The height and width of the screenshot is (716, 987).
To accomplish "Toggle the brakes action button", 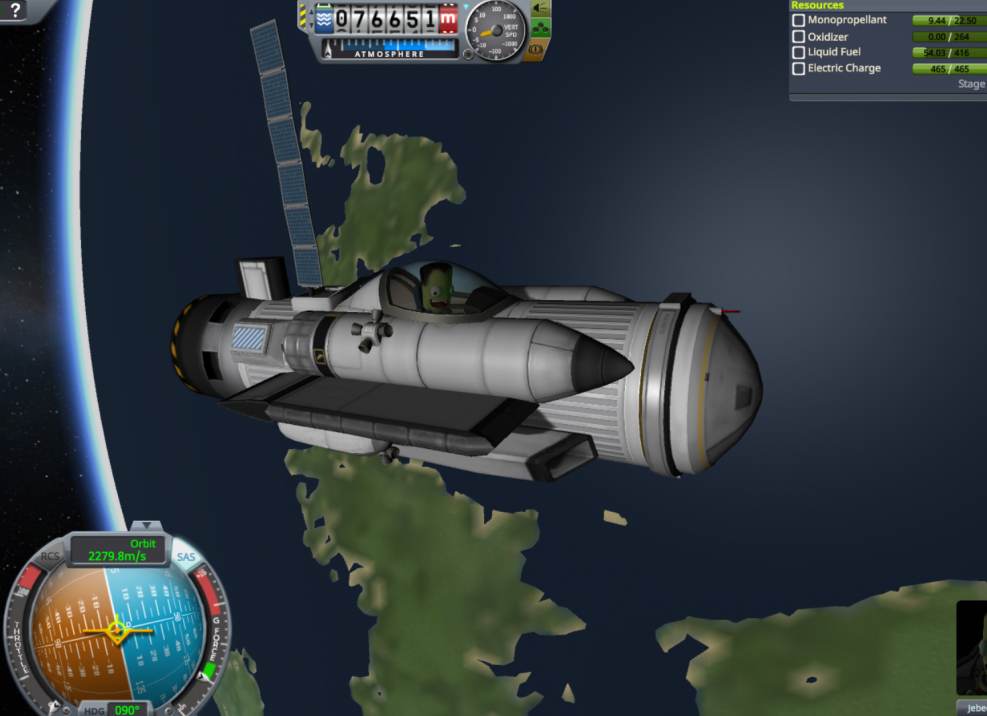I will click(x=540, y=47).
